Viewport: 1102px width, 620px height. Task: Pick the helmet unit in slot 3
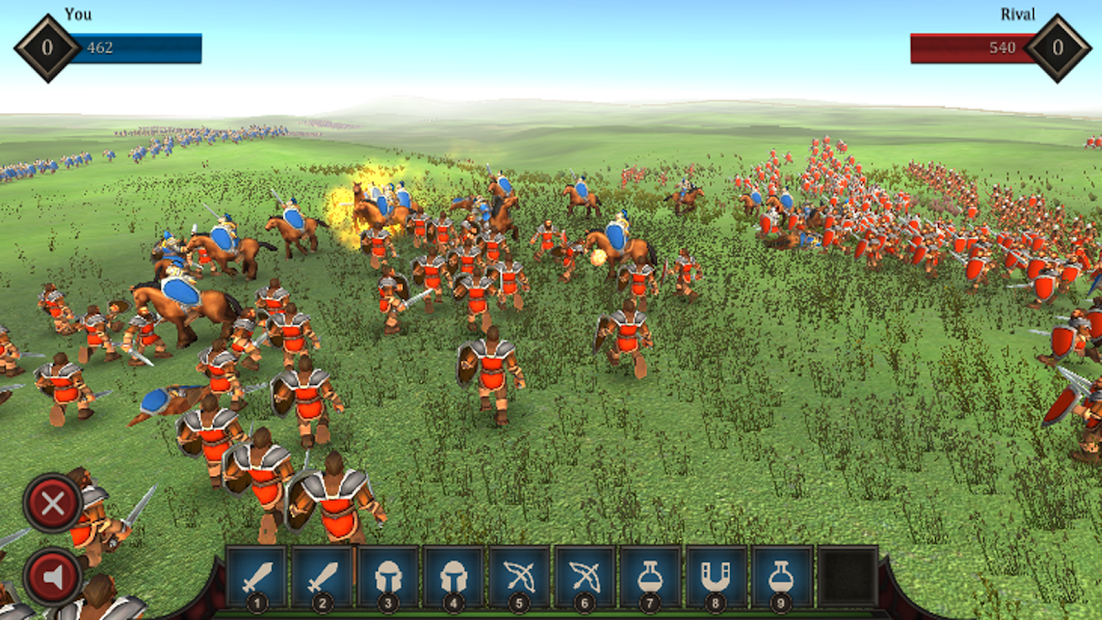point(388,577)
